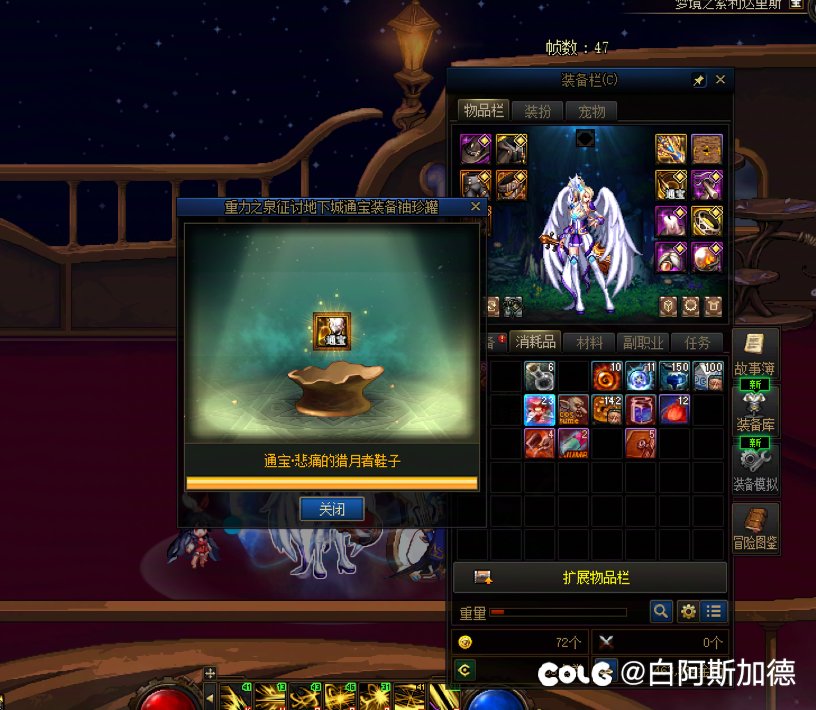The height and width of the screenshot is (710, 816).
Task: Open the inventory search magnifier
Action: [x=661, y=611]
